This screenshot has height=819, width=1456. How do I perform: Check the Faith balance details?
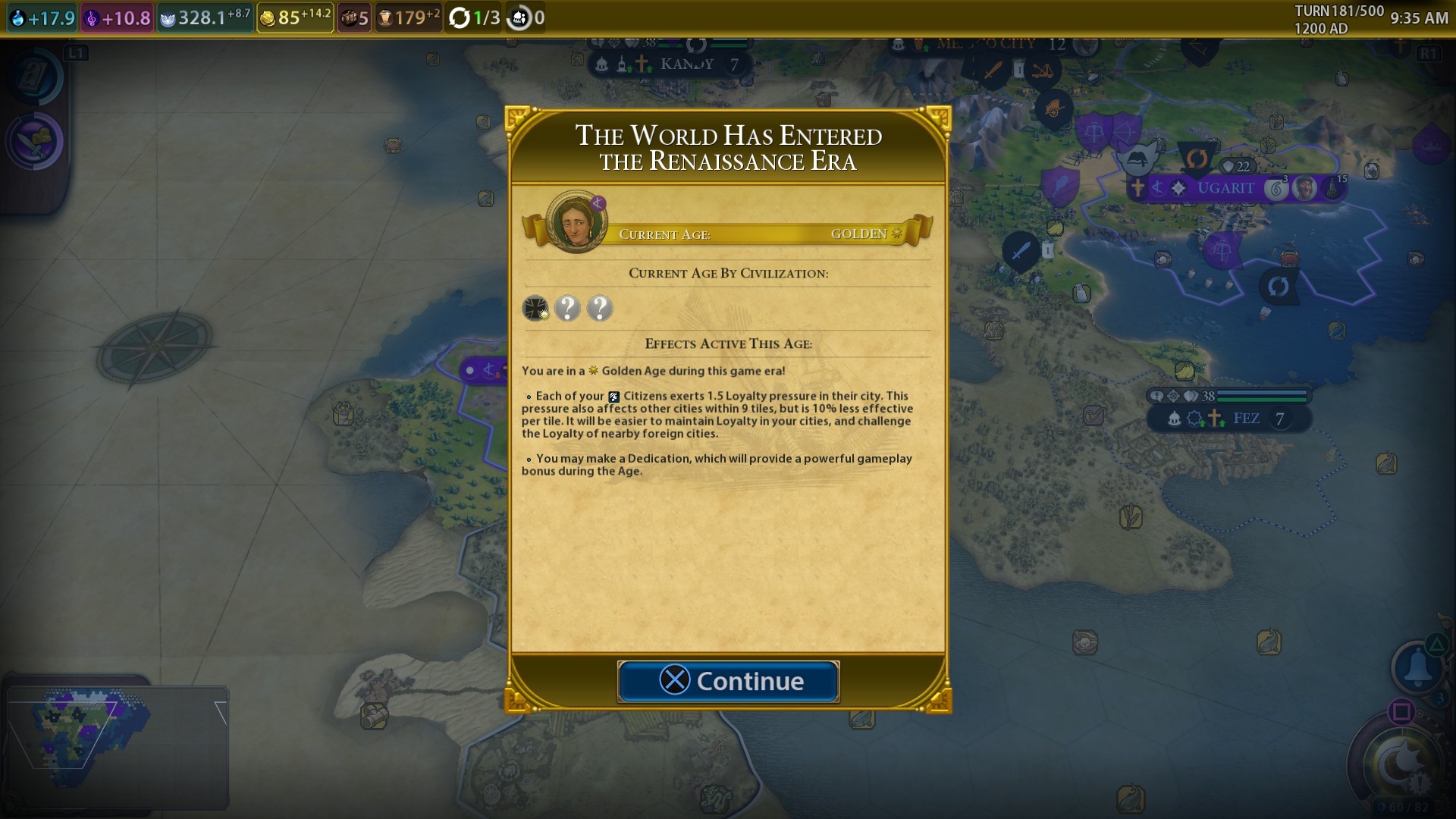pyautogui.click(x=203, y=17)
